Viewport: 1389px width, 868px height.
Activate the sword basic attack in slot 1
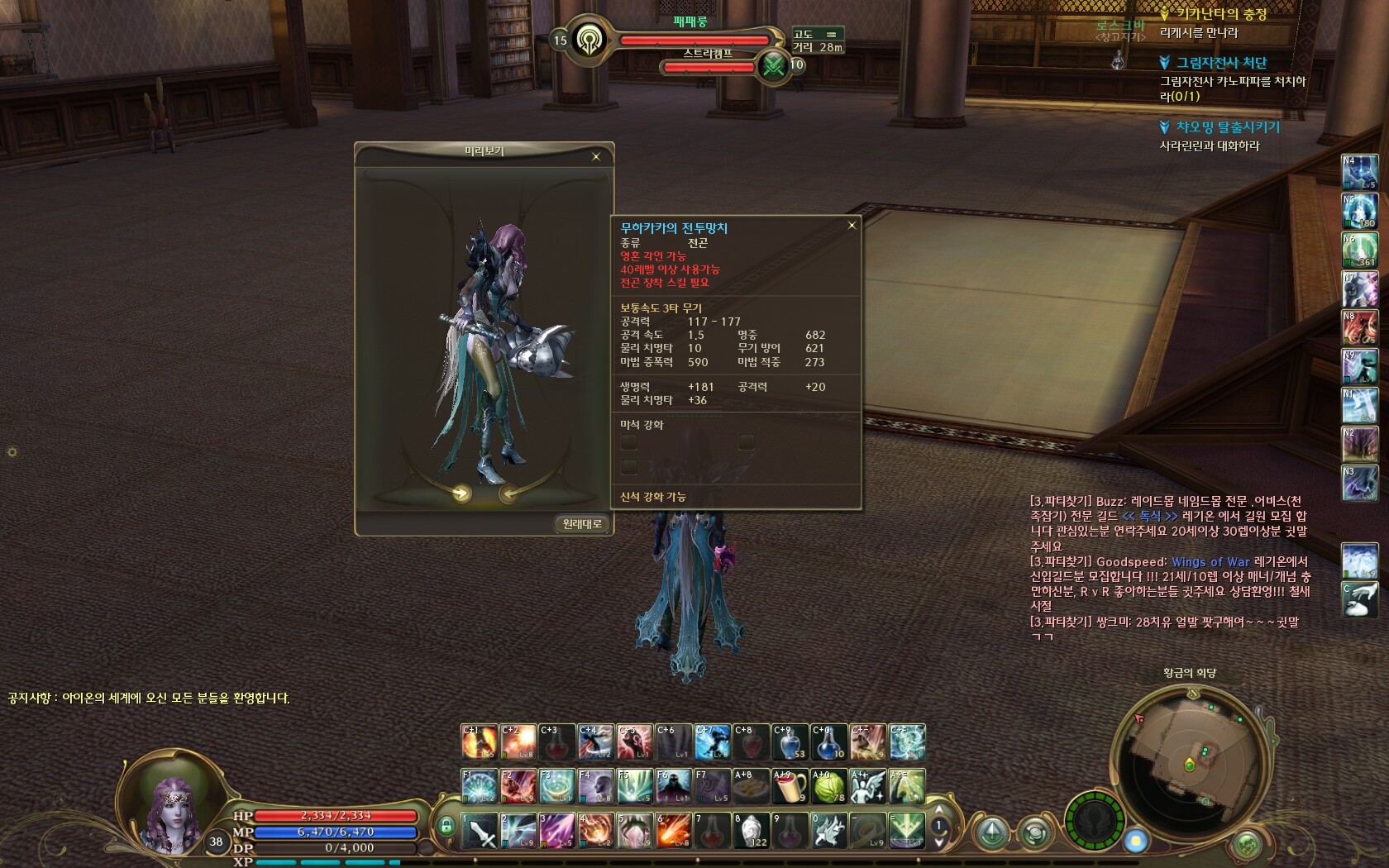click(480, 831)
